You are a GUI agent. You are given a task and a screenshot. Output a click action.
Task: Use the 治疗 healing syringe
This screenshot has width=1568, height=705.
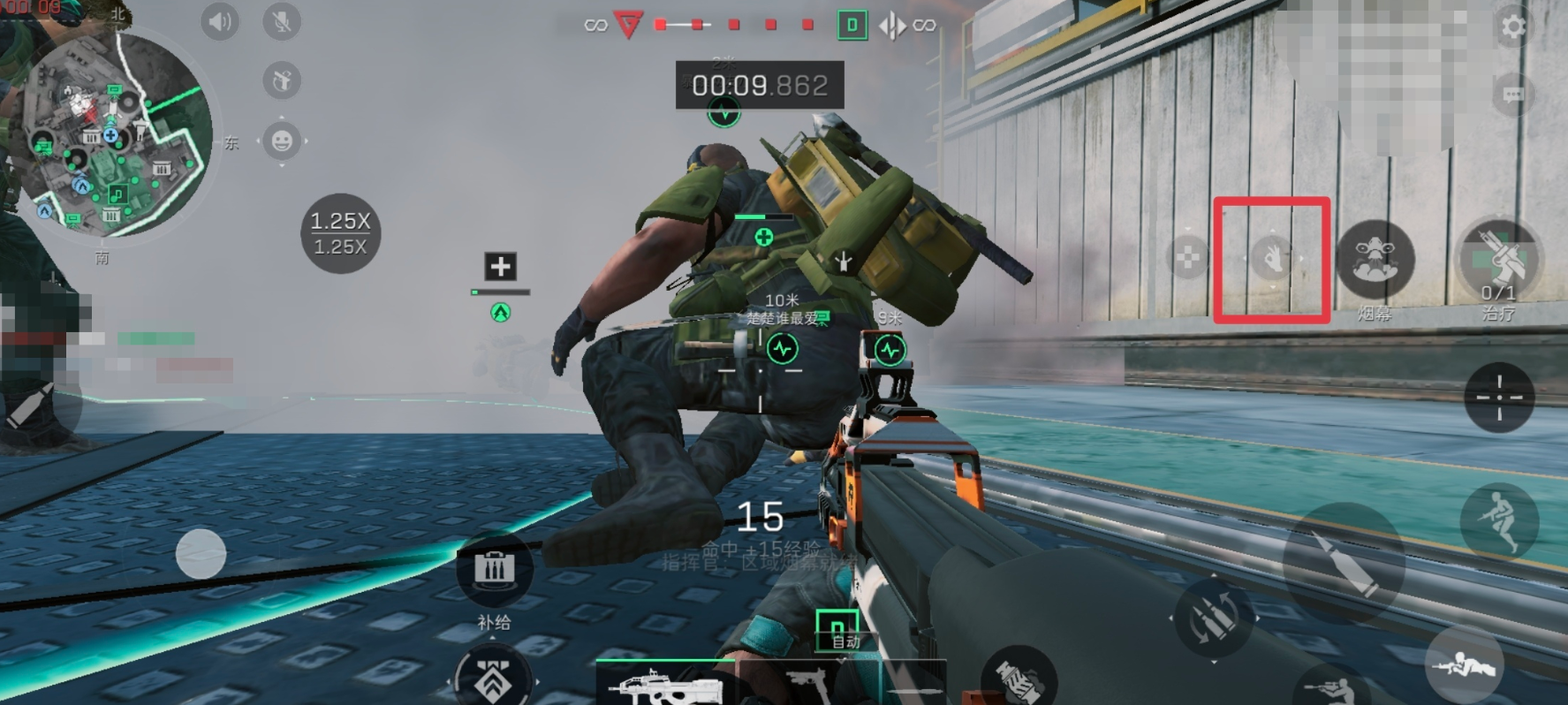1498,261
